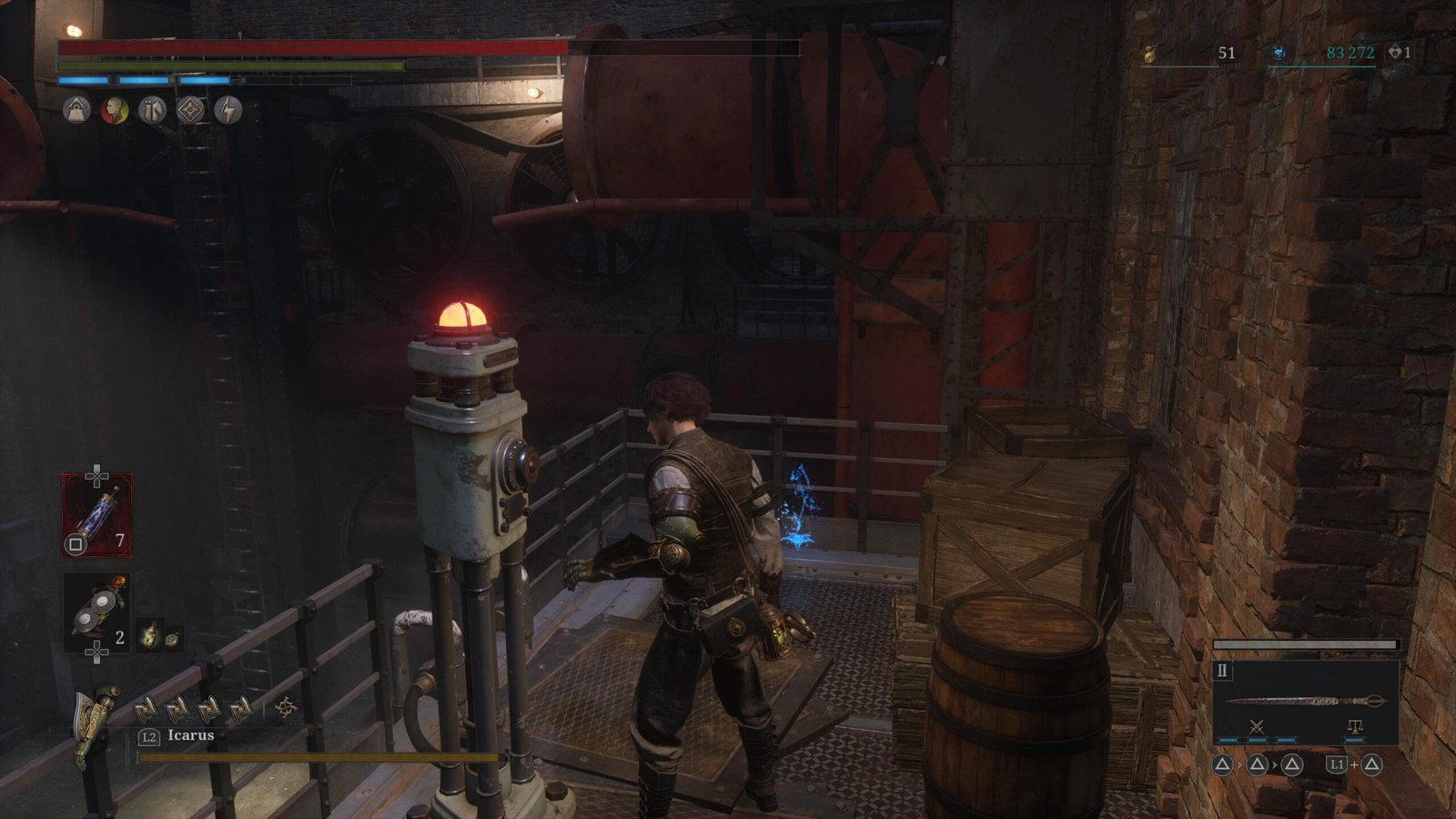This screenshot has height=819, width=1456.
Task: Click the blue Ergo currency icon
Action: tap(1279, 54)
